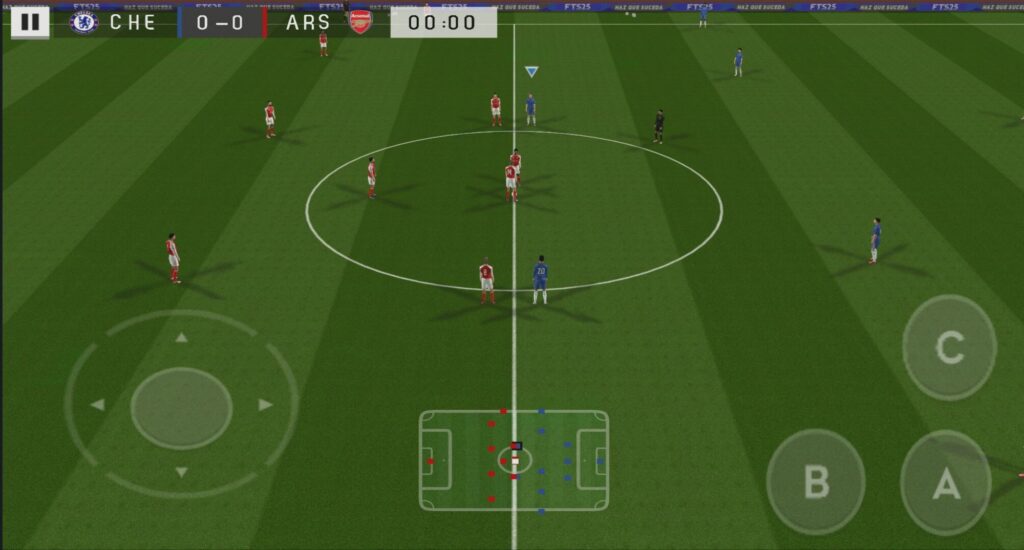The image size is (1024, 550).
Task: Tap the virtual joystick's left arrow
Action: [x=98, y=405]
